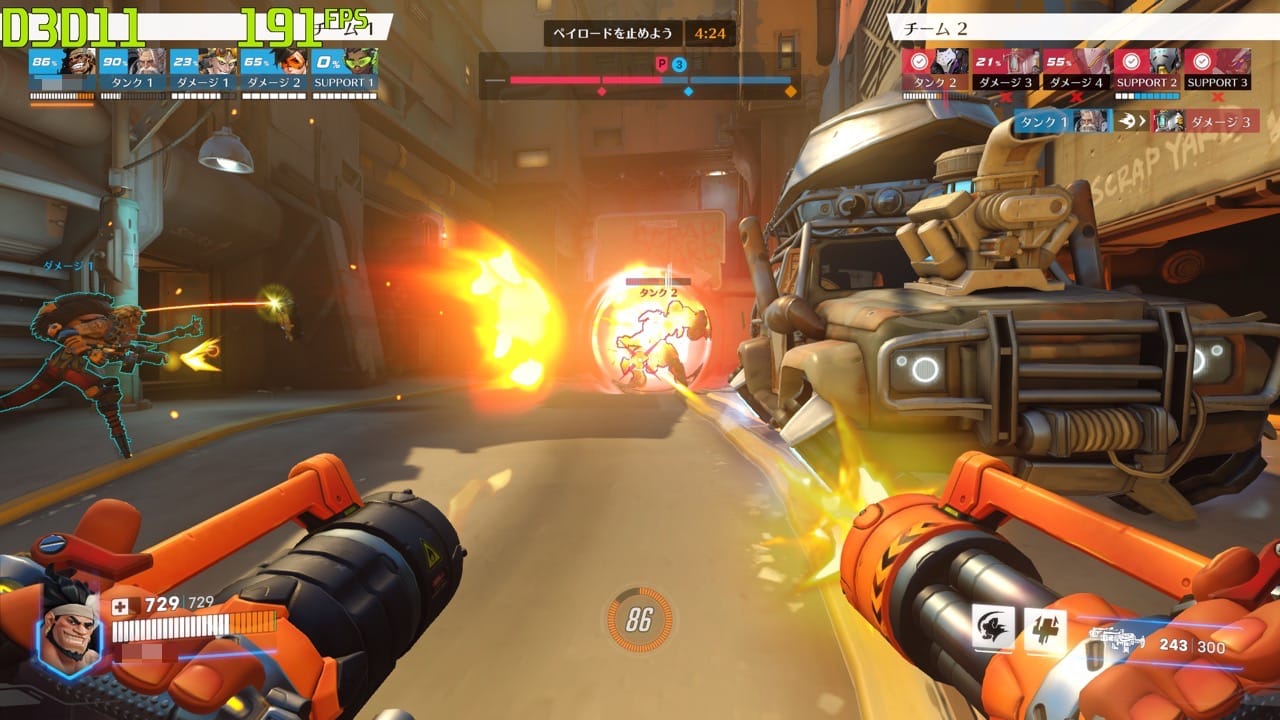Spectate the ダメージ 2 player tile

(x=273, y=71)
